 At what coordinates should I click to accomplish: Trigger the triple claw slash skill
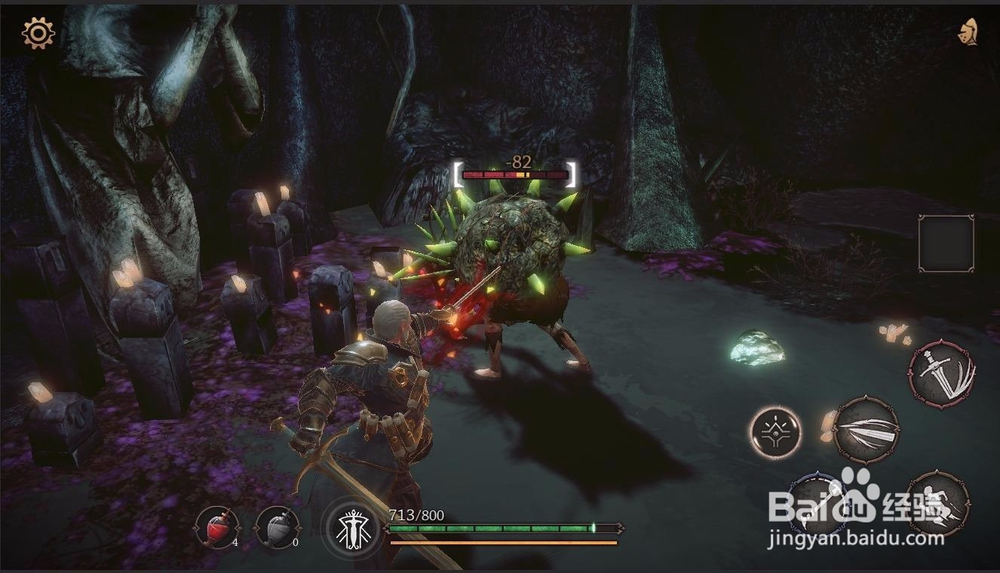point(866,430)
